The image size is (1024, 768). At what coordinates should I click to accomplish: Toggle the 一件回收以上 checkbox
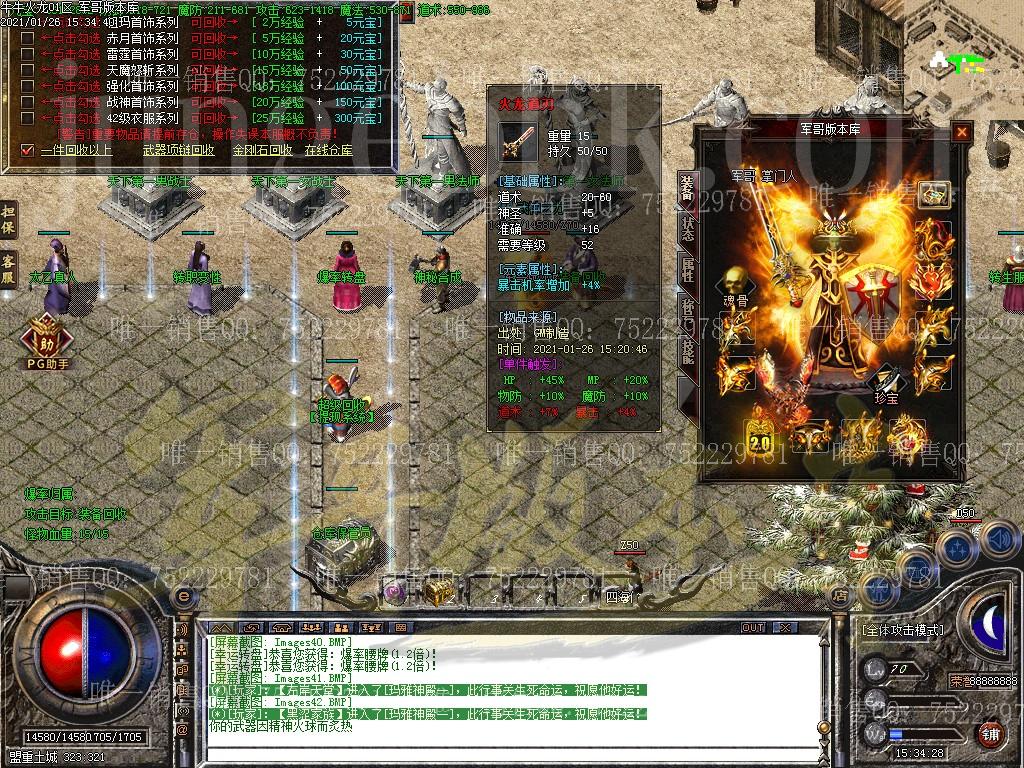pyautogui.click(x=28, y=150)
